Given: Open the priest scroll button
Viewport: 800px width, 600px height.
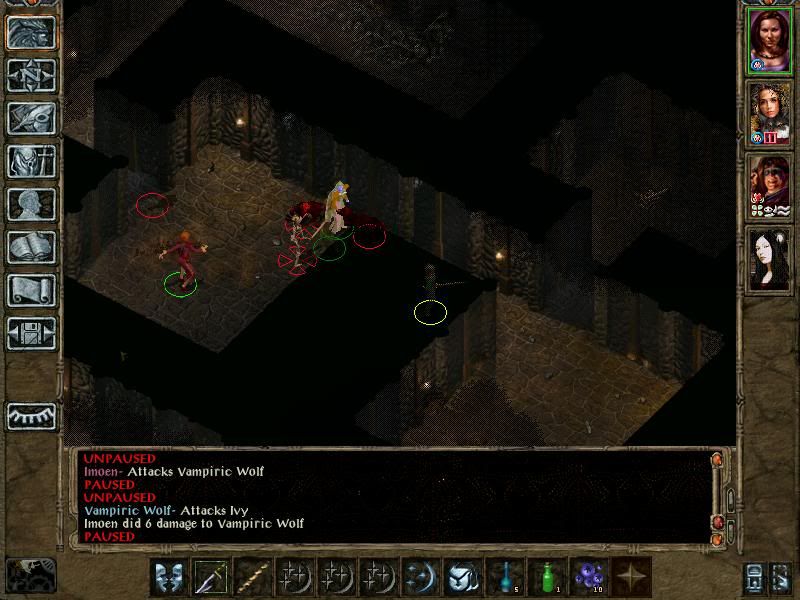Looking at the screenshot, I should pos(31,290).
